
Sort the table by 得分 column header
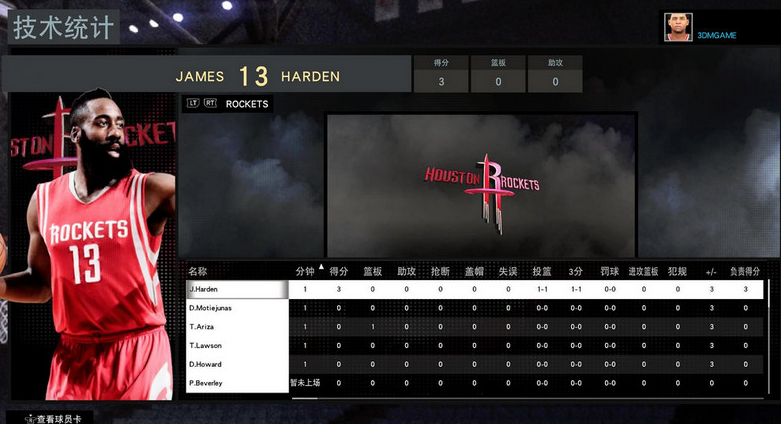click(x=339, y=271)
